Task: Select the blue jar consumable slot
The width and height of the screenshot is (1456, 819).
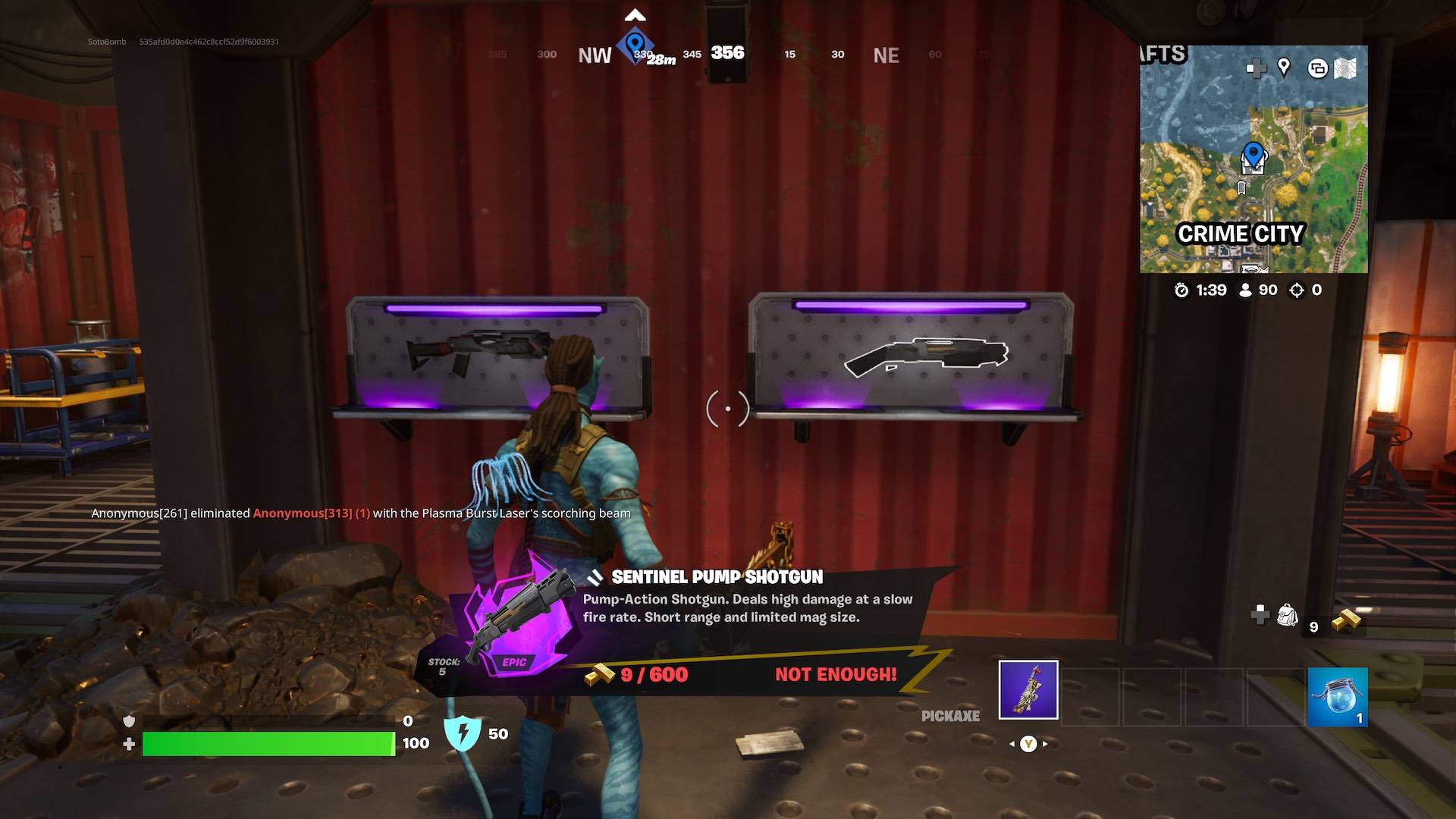Action: point(1337,696)
